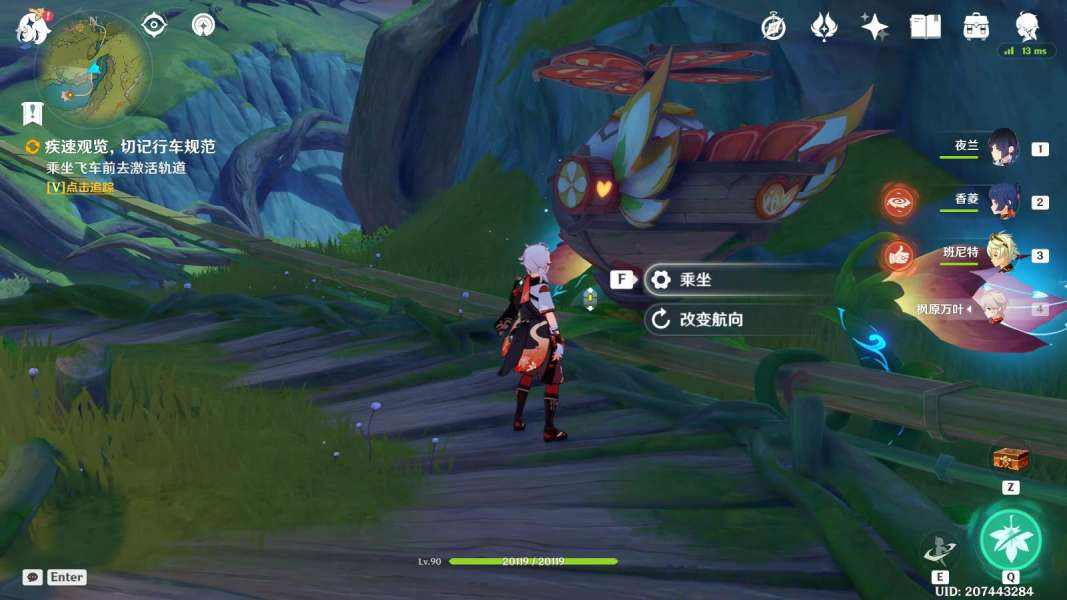Viewport: 1067px width, 600px height.
Task: Open the quest log flag icon
Action: click(33, 113)
